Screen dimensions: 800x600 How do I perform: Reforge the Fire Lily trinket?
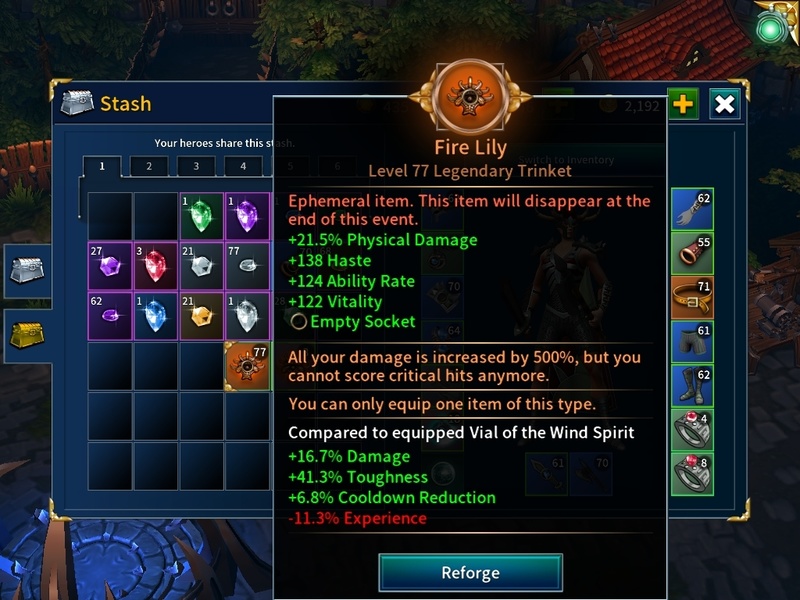[470, 573]
